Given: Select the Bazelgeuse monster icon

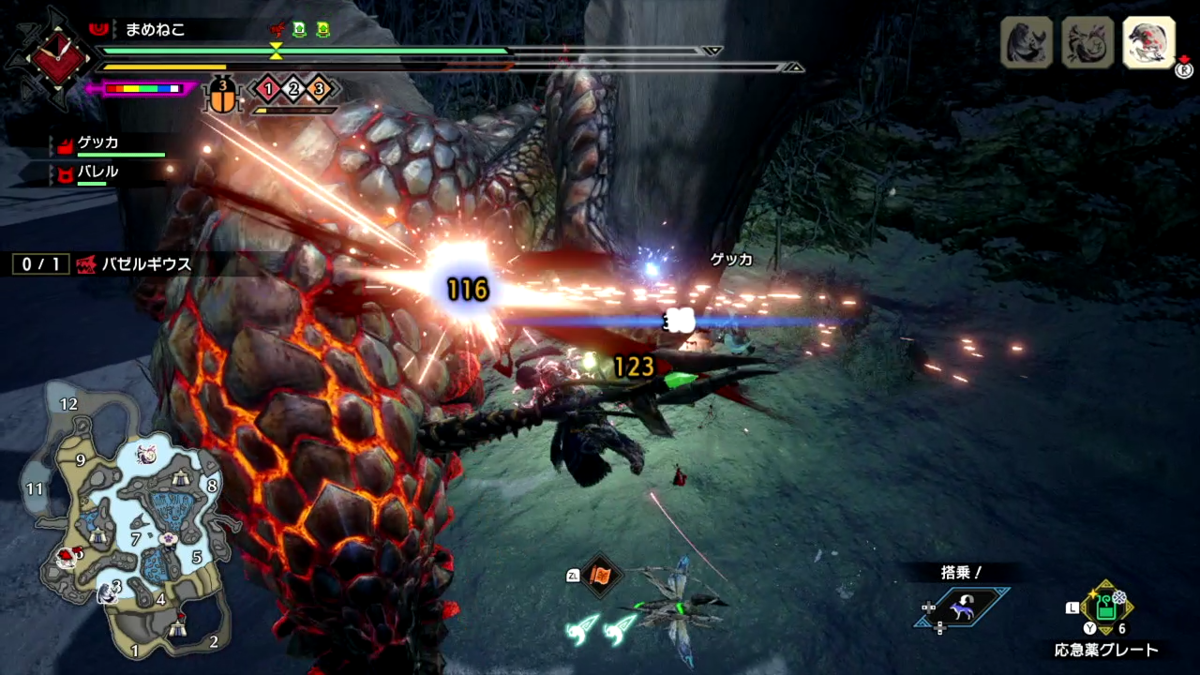Looking at the screenshot, I should click(x=1148, y=43).
